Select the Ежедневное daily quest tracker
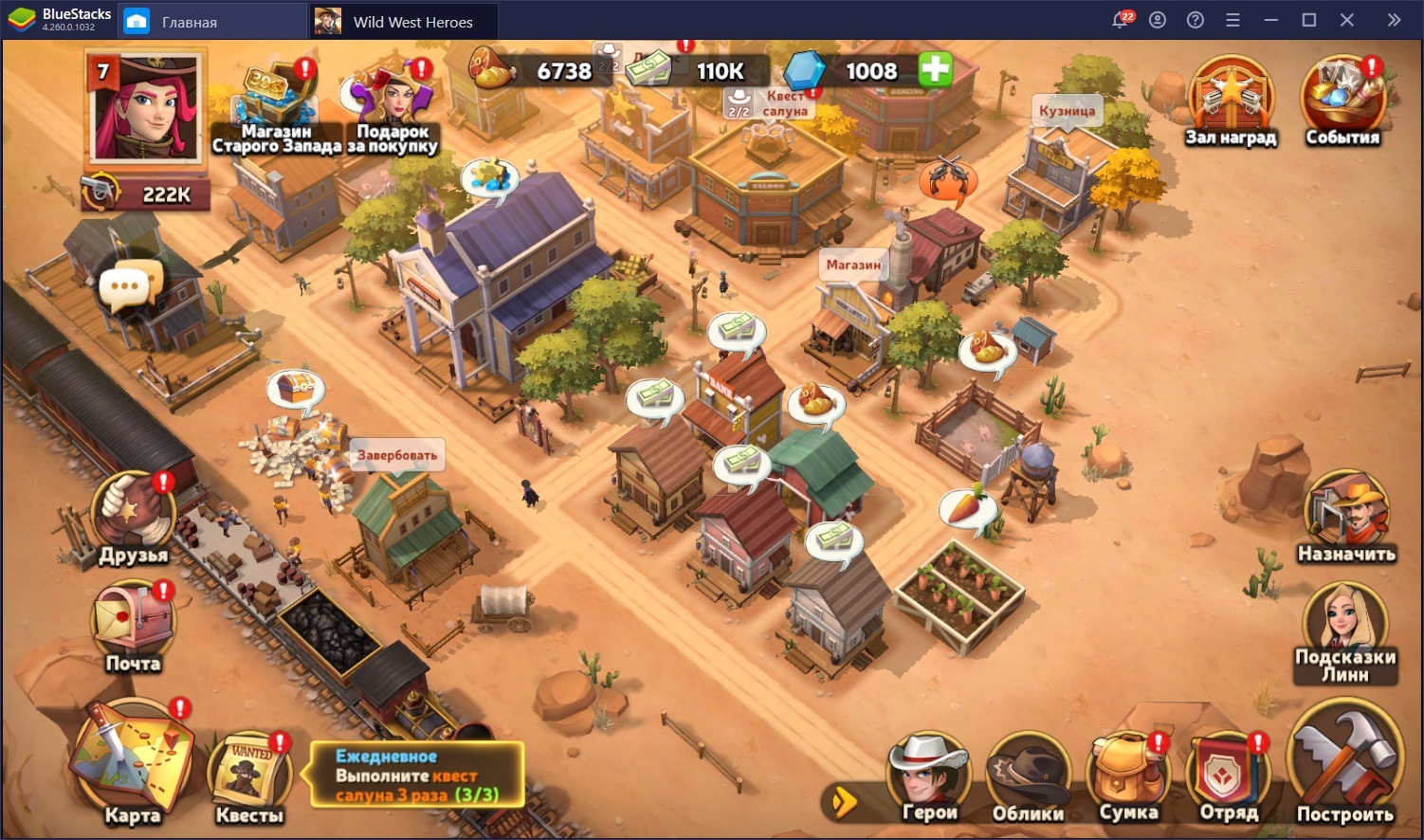This screenshot has width=1424, height=840. point(417,776)
